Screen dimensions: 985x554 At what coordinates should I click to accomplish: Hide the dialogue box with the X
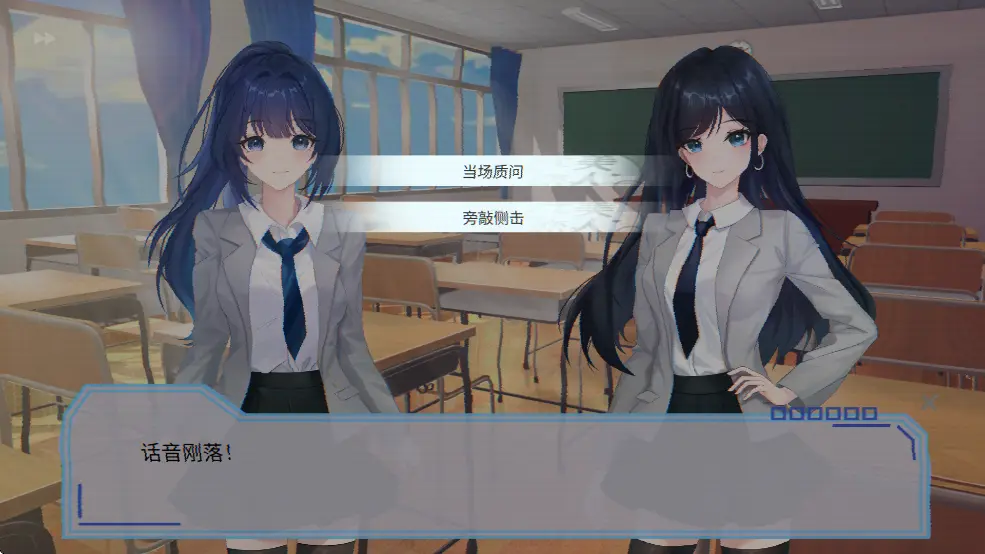pos(930,402)
